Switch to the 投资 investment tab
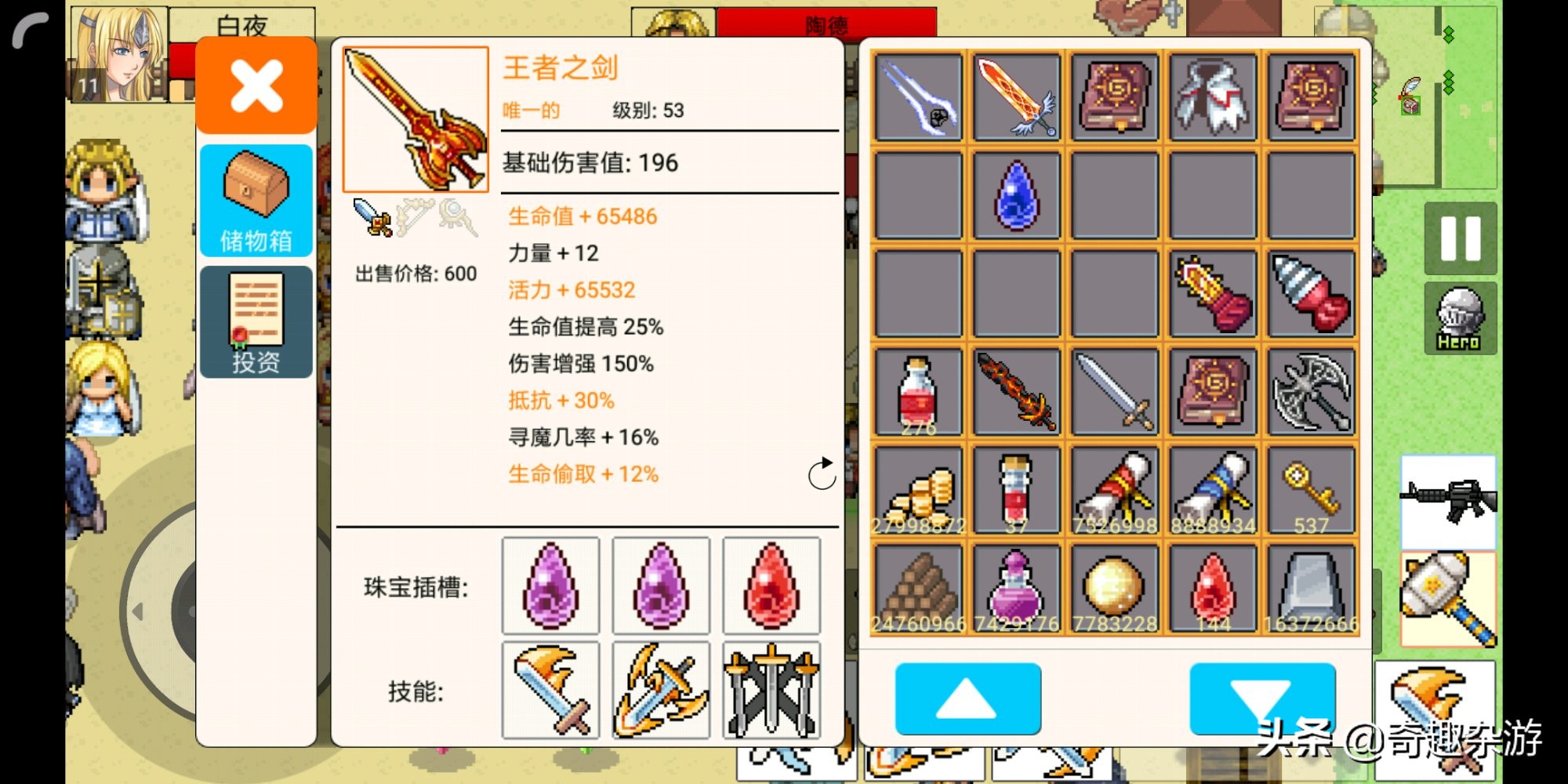1568x784 pixels. pos(255,321)
